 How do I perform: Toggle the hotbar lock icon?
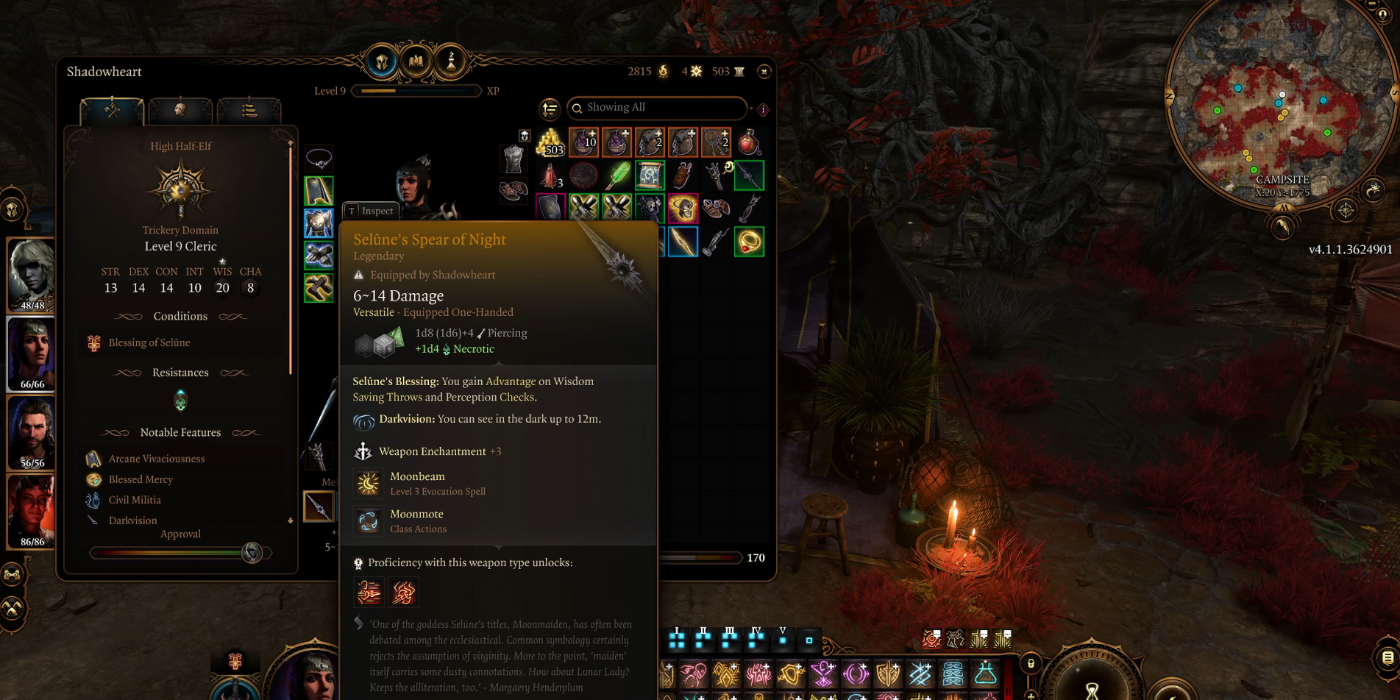(1031, 663)
